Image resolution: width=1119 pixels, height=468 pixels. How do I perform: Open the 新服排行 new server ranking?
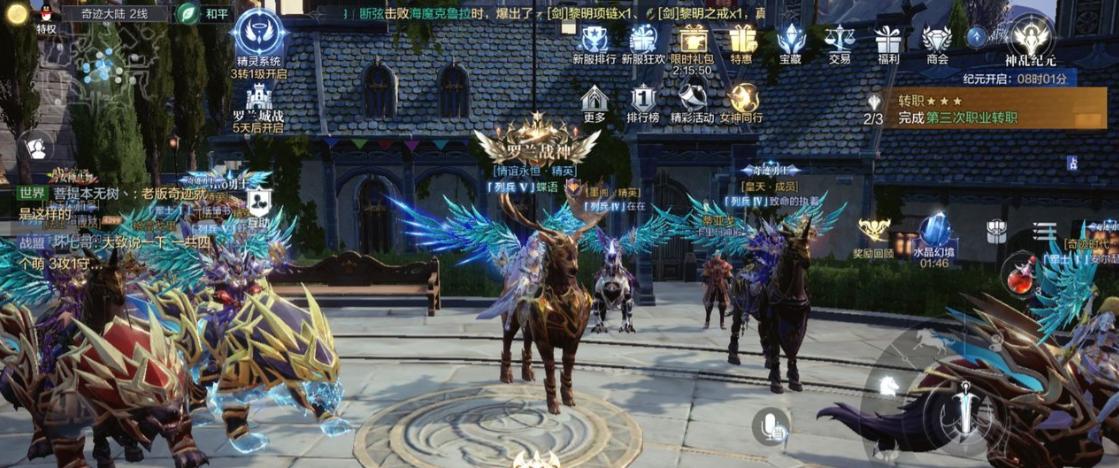594,41
